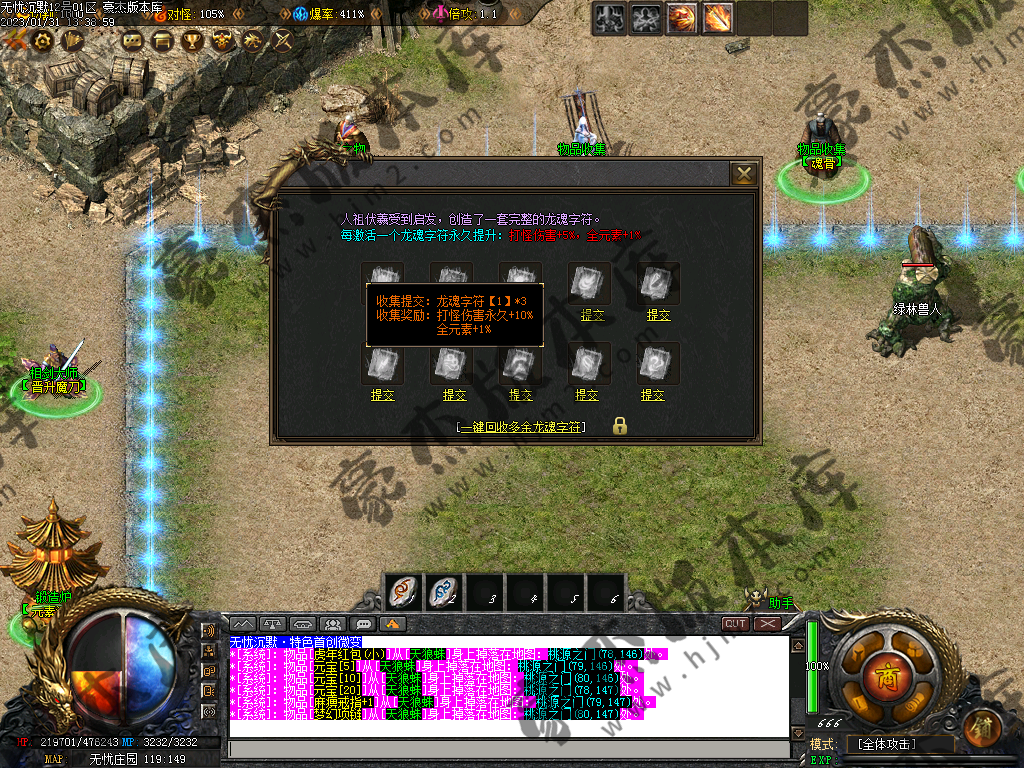Viewport: 1024px width, 768px height.
Task: Use the red rune in hotbar slot 1
Action: tap(403, 592)
